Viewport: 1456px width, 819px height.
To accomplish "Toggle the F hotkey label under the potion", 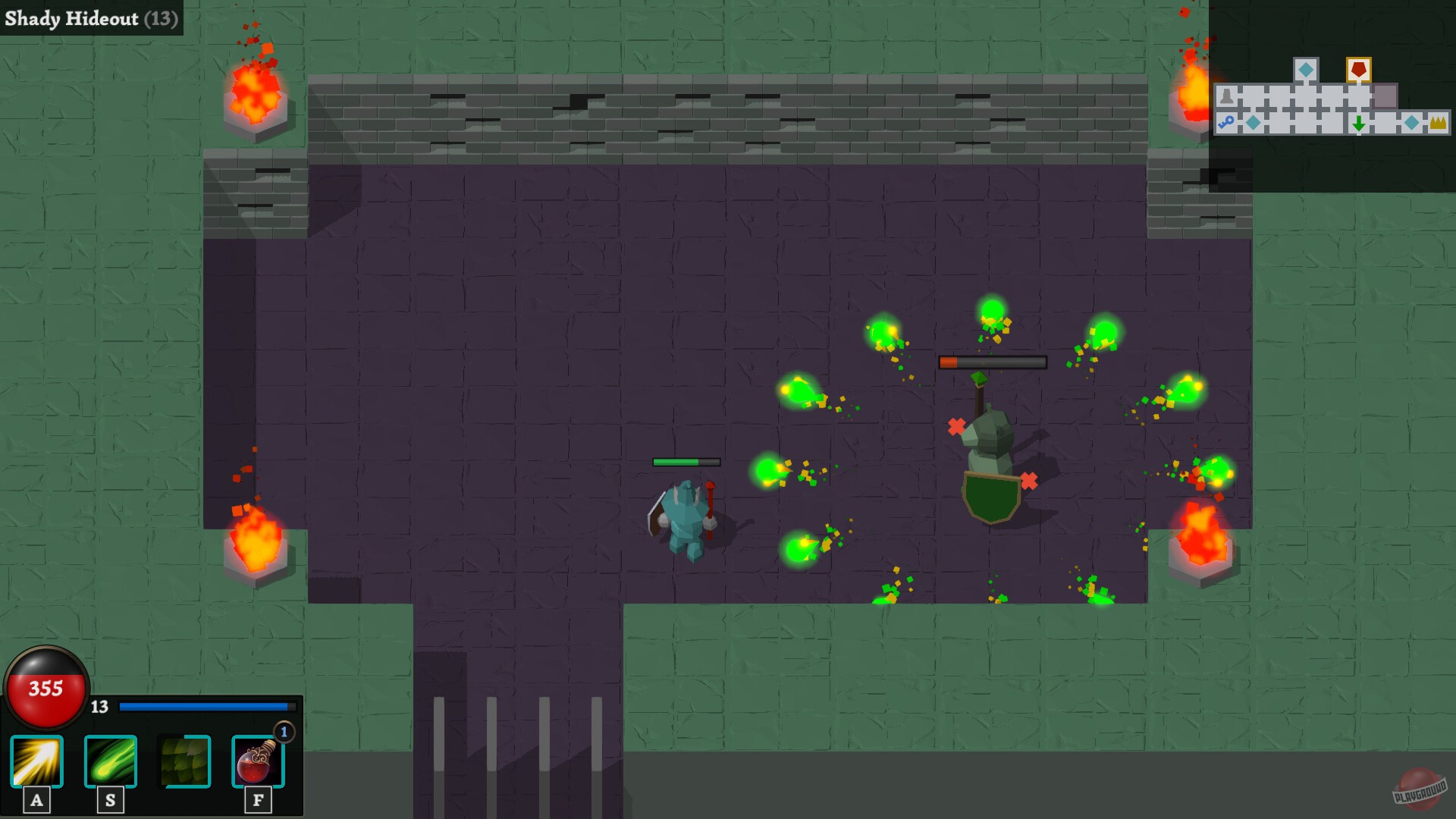I will pyautogui.click(x=258, y=799).
